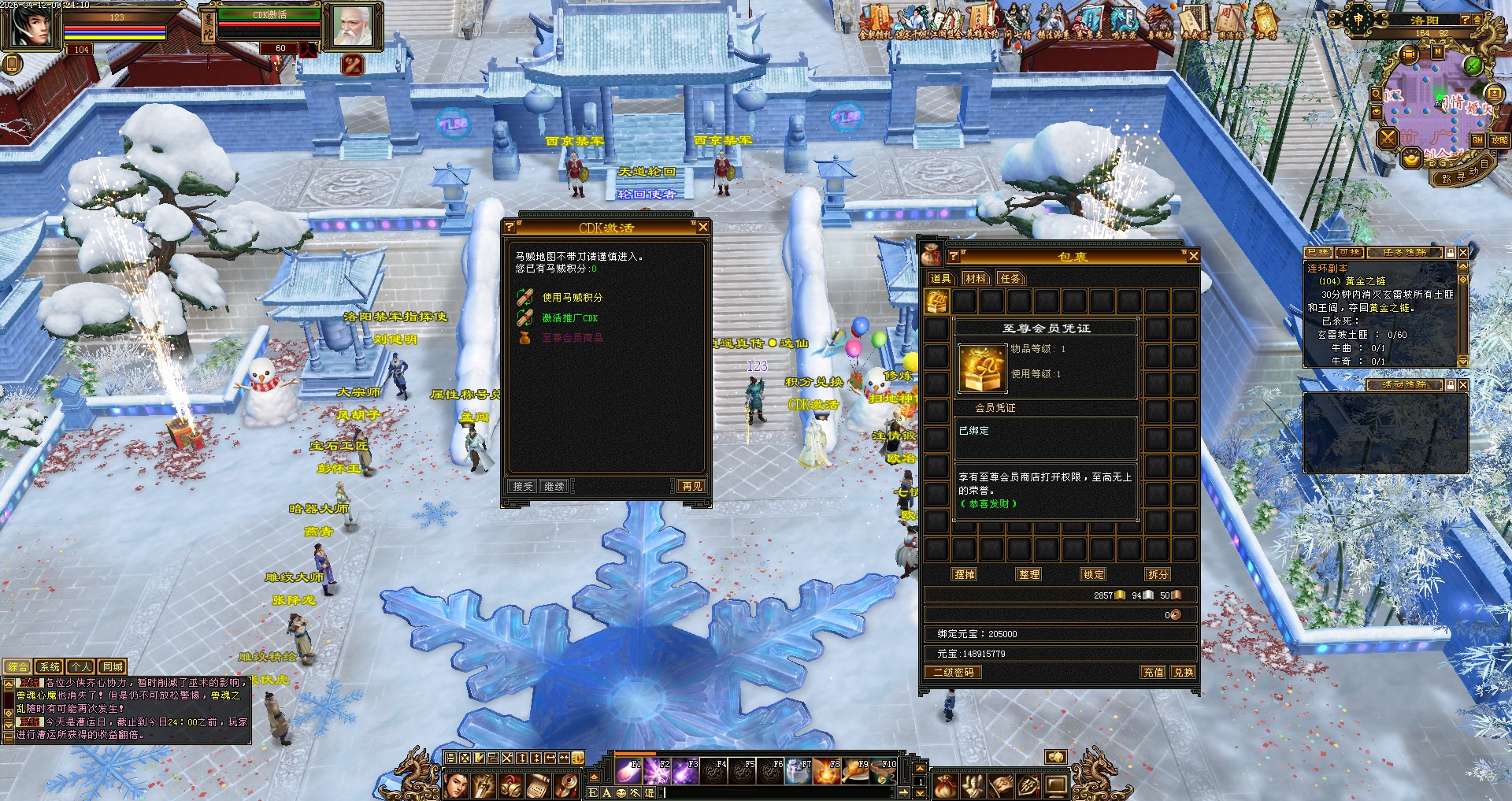This screenshot has width=1512, height=801.
Task: Open the 至尊会员商品 shop option
Action: (x=572, y=338)
